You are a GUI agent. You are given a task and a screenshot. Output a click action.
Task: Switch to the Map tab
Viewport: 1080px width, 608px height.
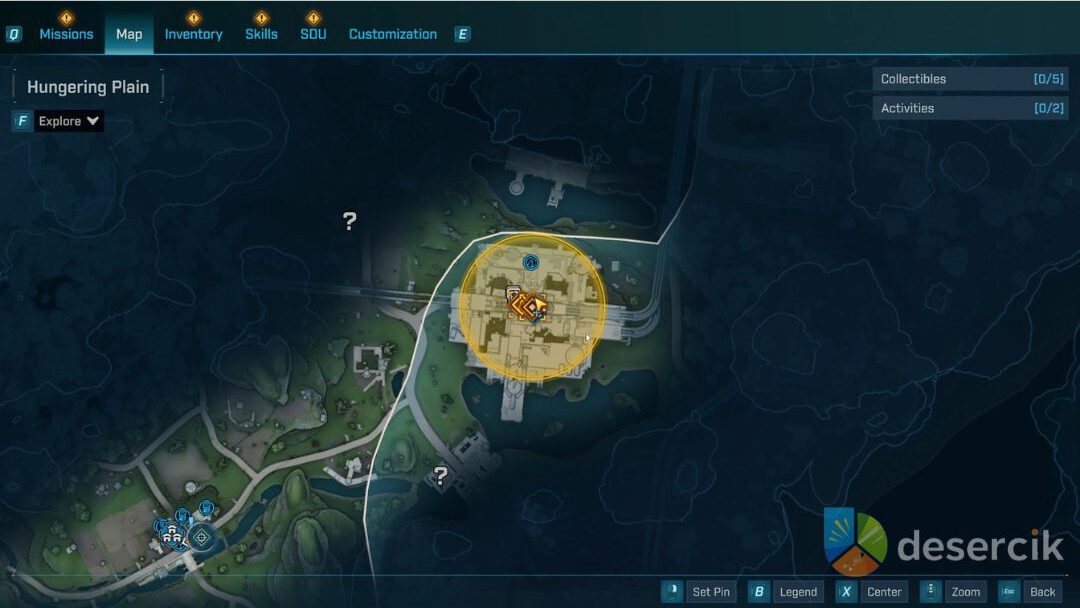(x=129, y=34)
